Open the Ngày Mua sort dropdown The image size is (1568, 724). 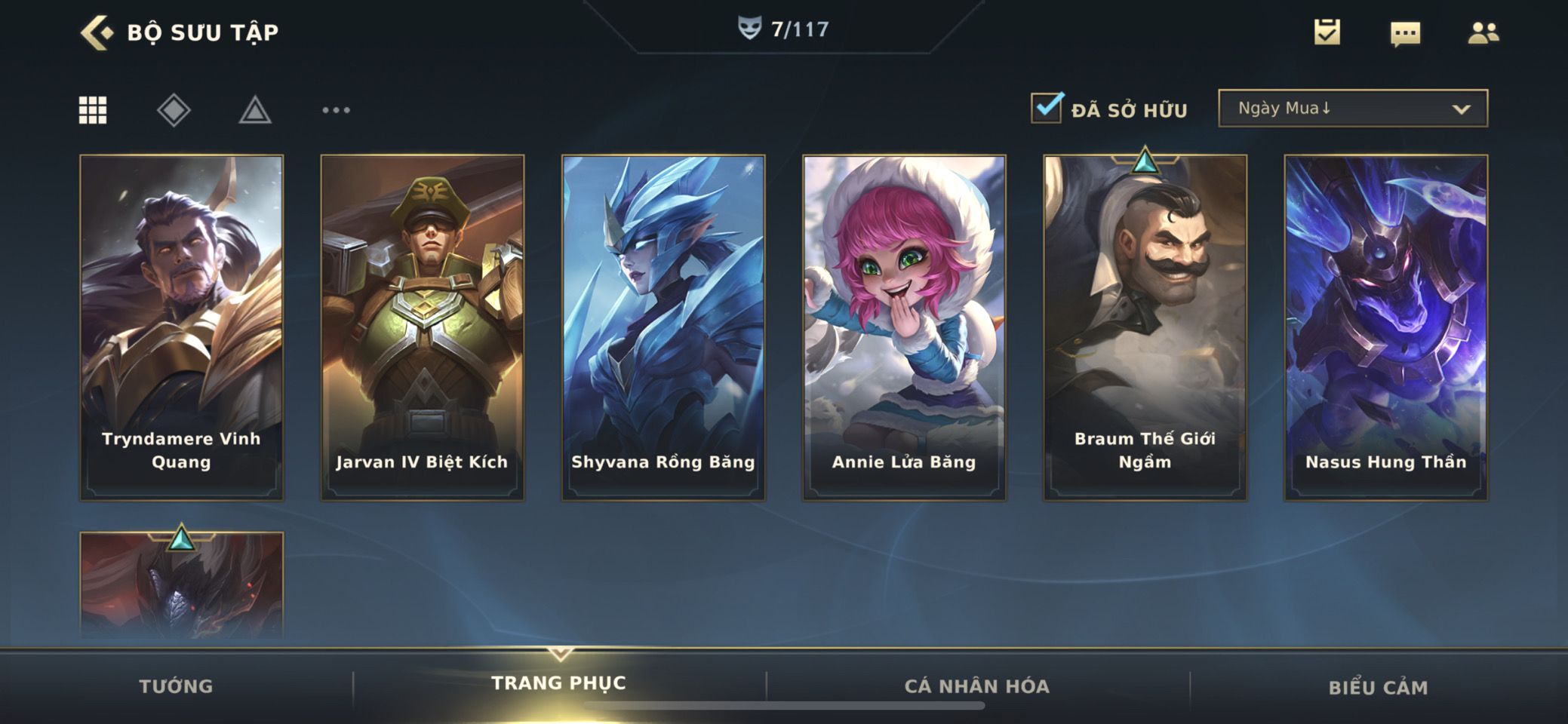point(1352,109)
